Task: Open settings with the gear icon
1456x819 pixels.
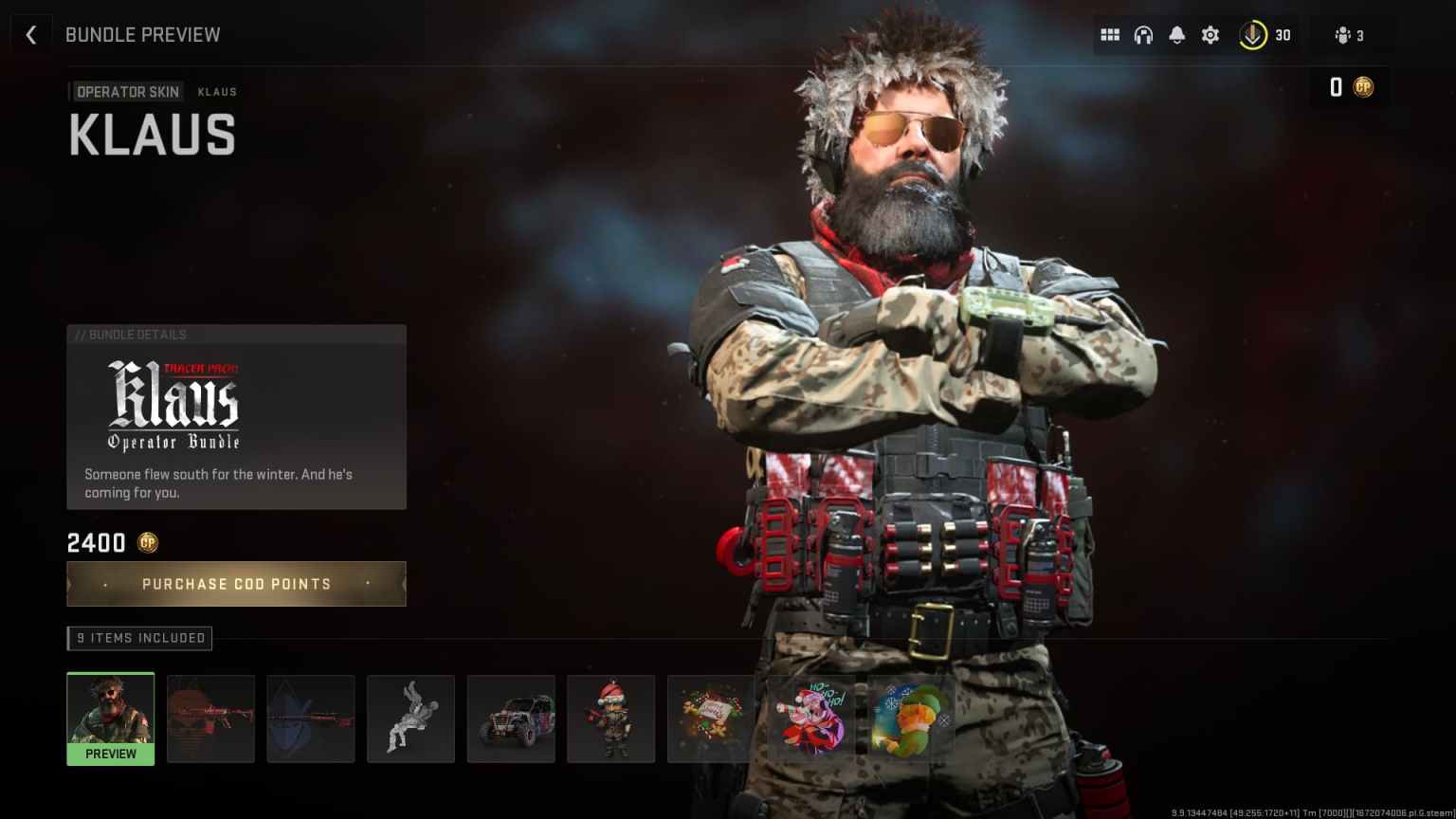Action: [1210, 35]
